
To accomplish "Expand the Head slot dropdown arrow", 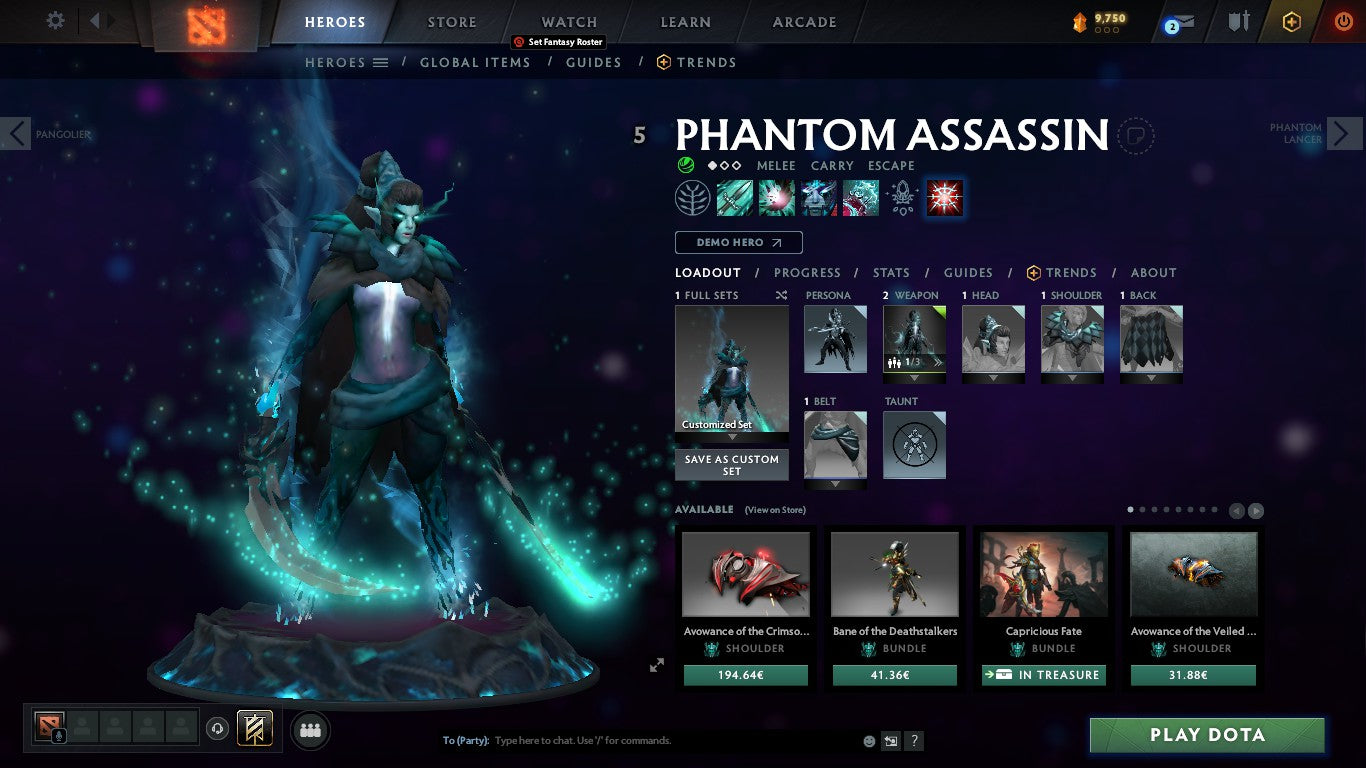I will coord(993,378).
